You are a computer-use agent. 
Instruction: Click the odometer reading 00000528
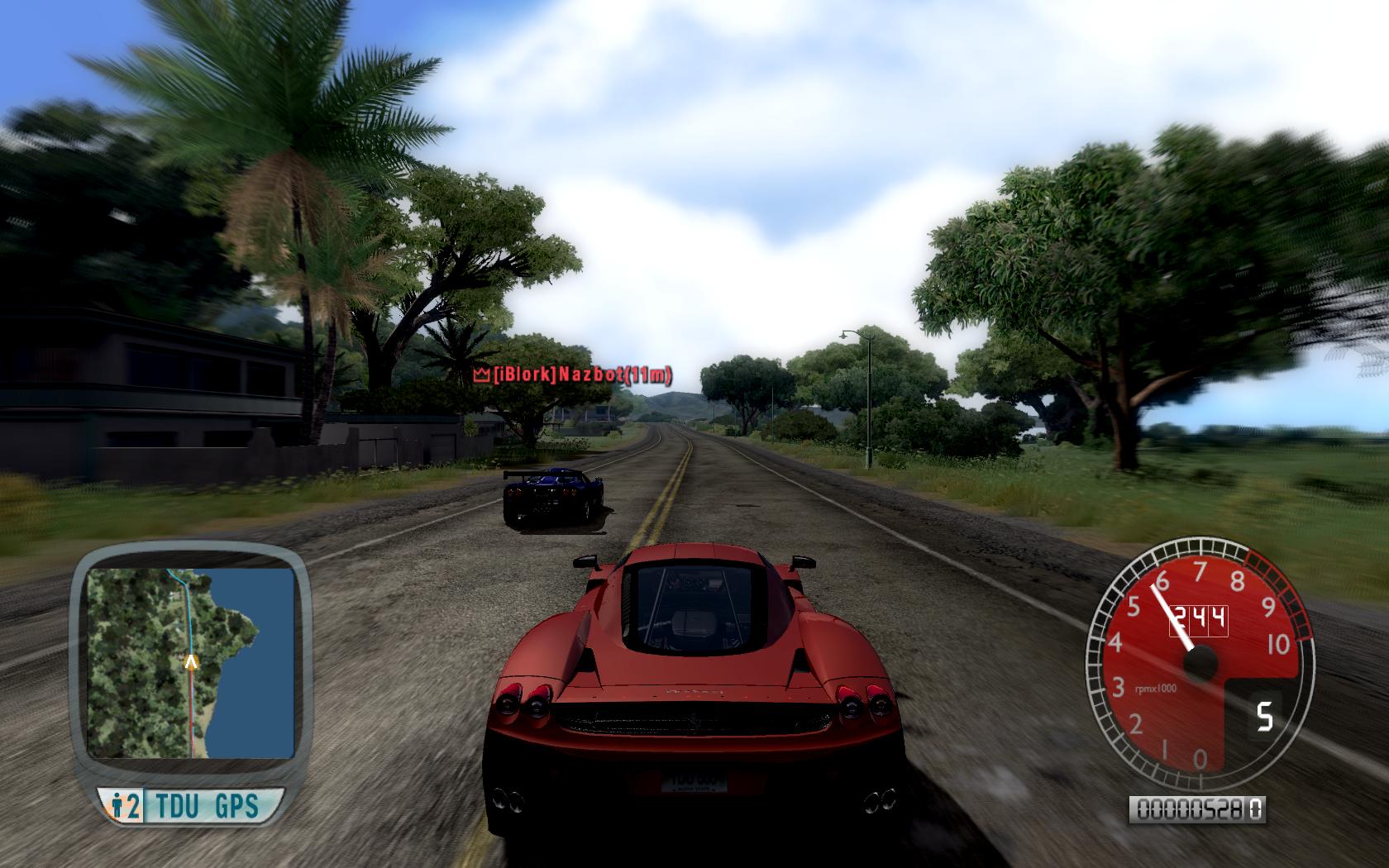pyautogui.click(x=1191, y=811)
